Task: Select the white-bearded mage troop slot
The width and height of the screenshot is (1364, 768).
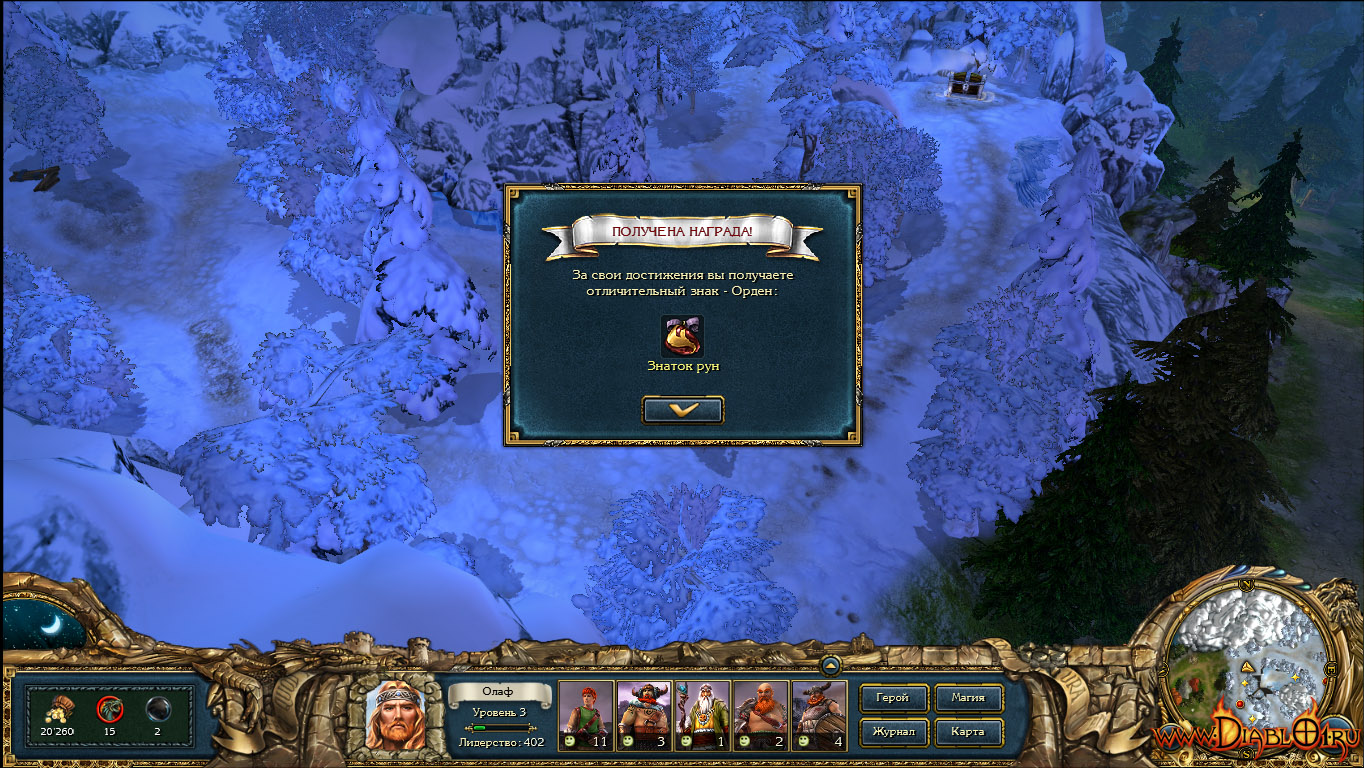Action: coord(702,715)
